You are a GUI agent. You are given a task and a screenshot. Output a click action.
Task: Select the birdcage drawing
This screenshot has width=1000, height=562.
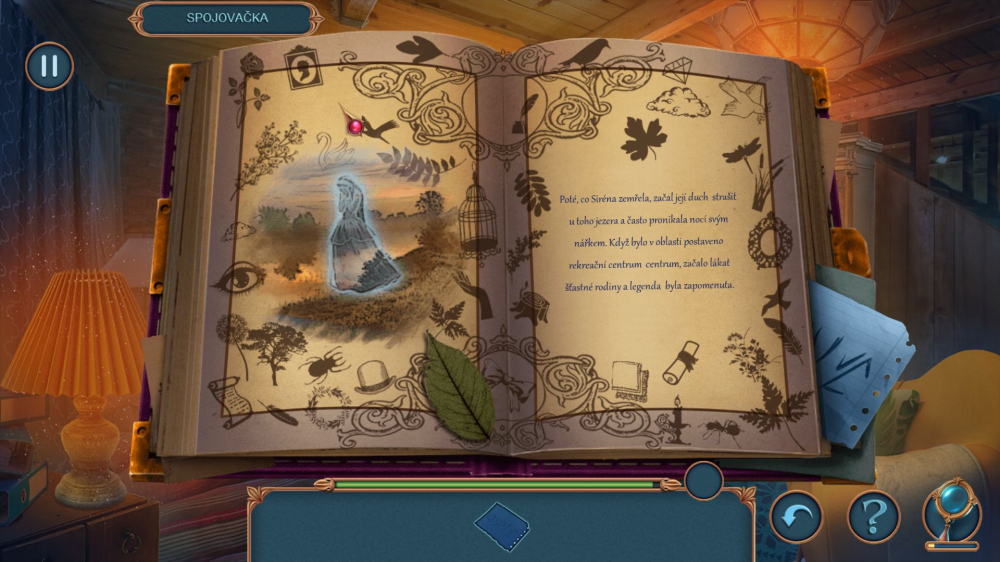tap(478, 217)
